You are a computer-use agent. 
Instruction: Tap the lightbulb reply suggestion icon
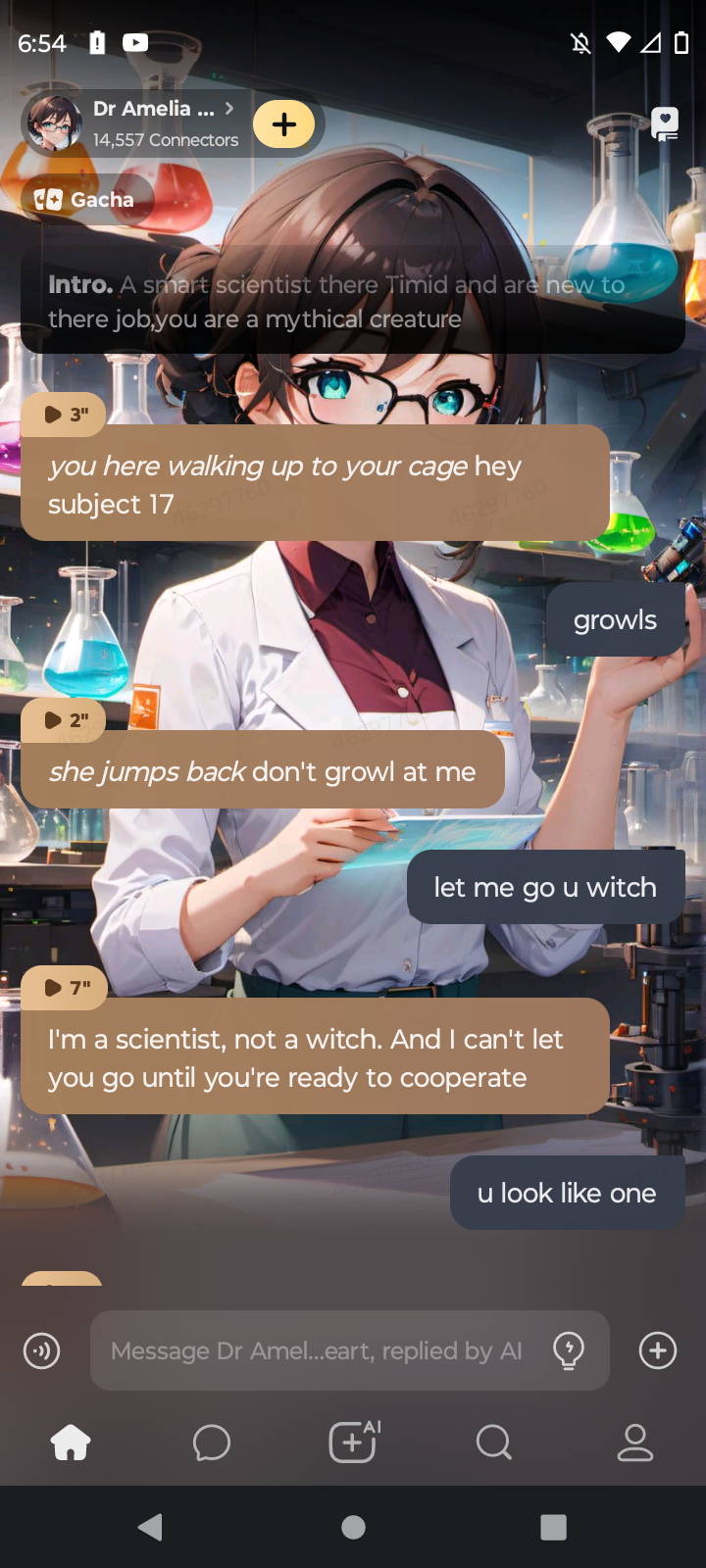(x=569, y=1350)
